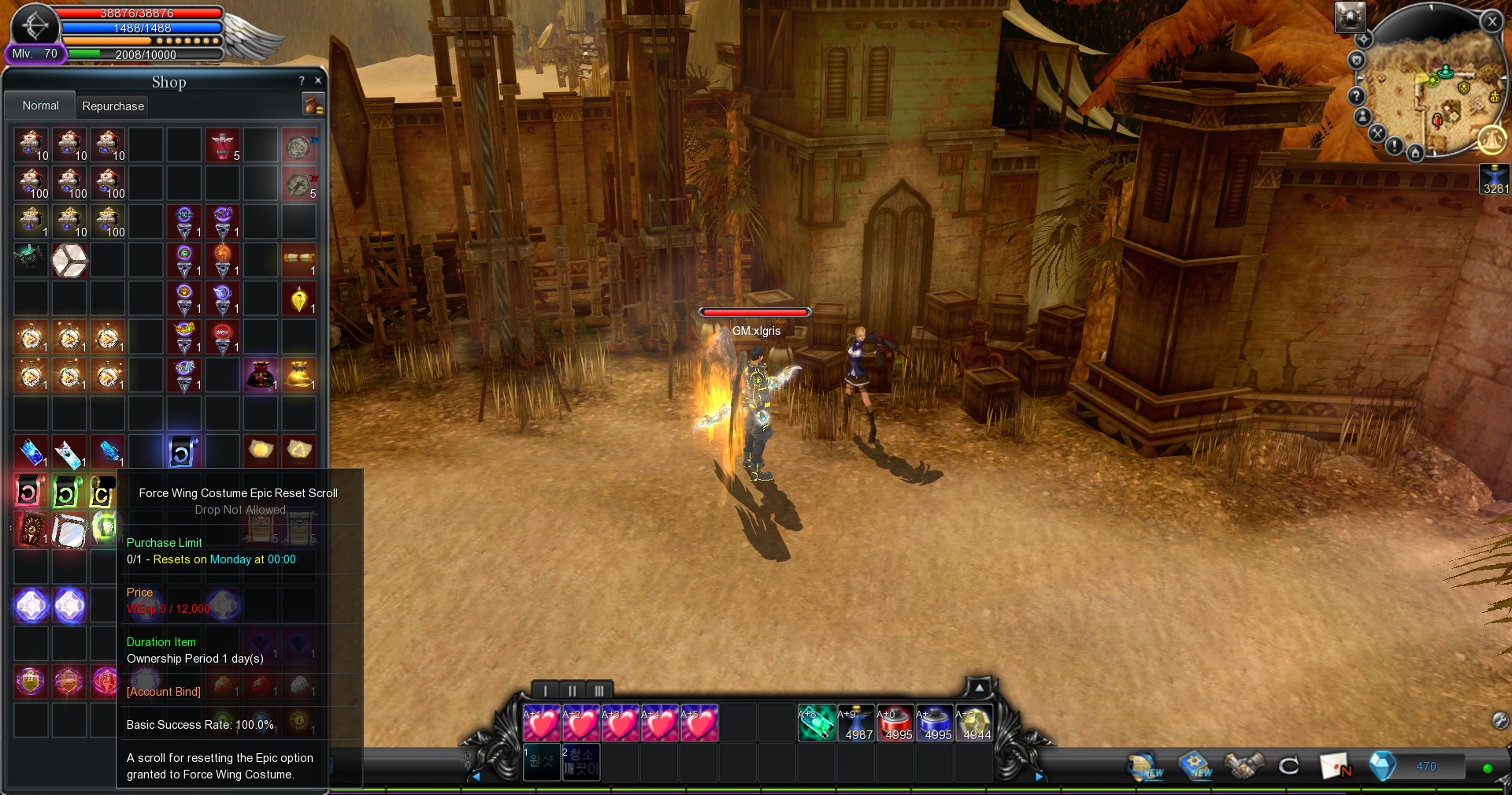Select the winged red potion shop item
This screenshot has height=795, width=1512.
(222, 145)
